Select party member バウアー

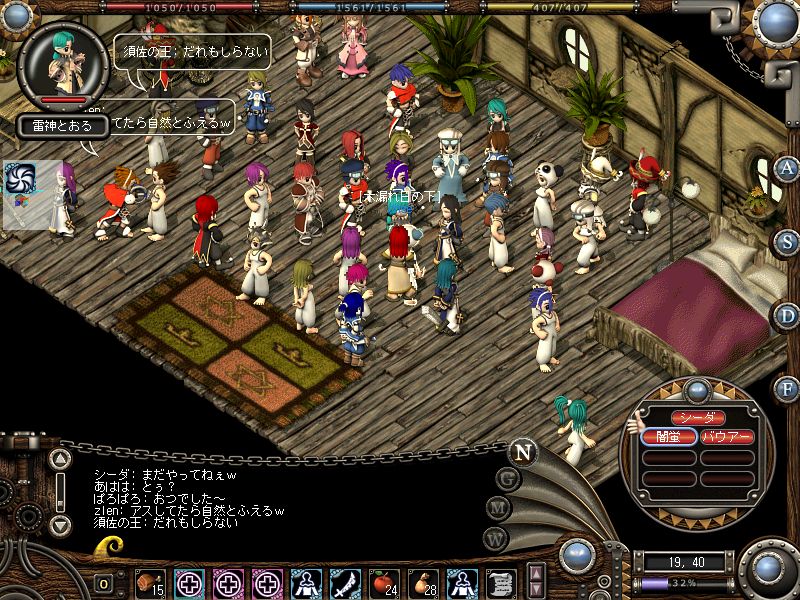point(726,436)
